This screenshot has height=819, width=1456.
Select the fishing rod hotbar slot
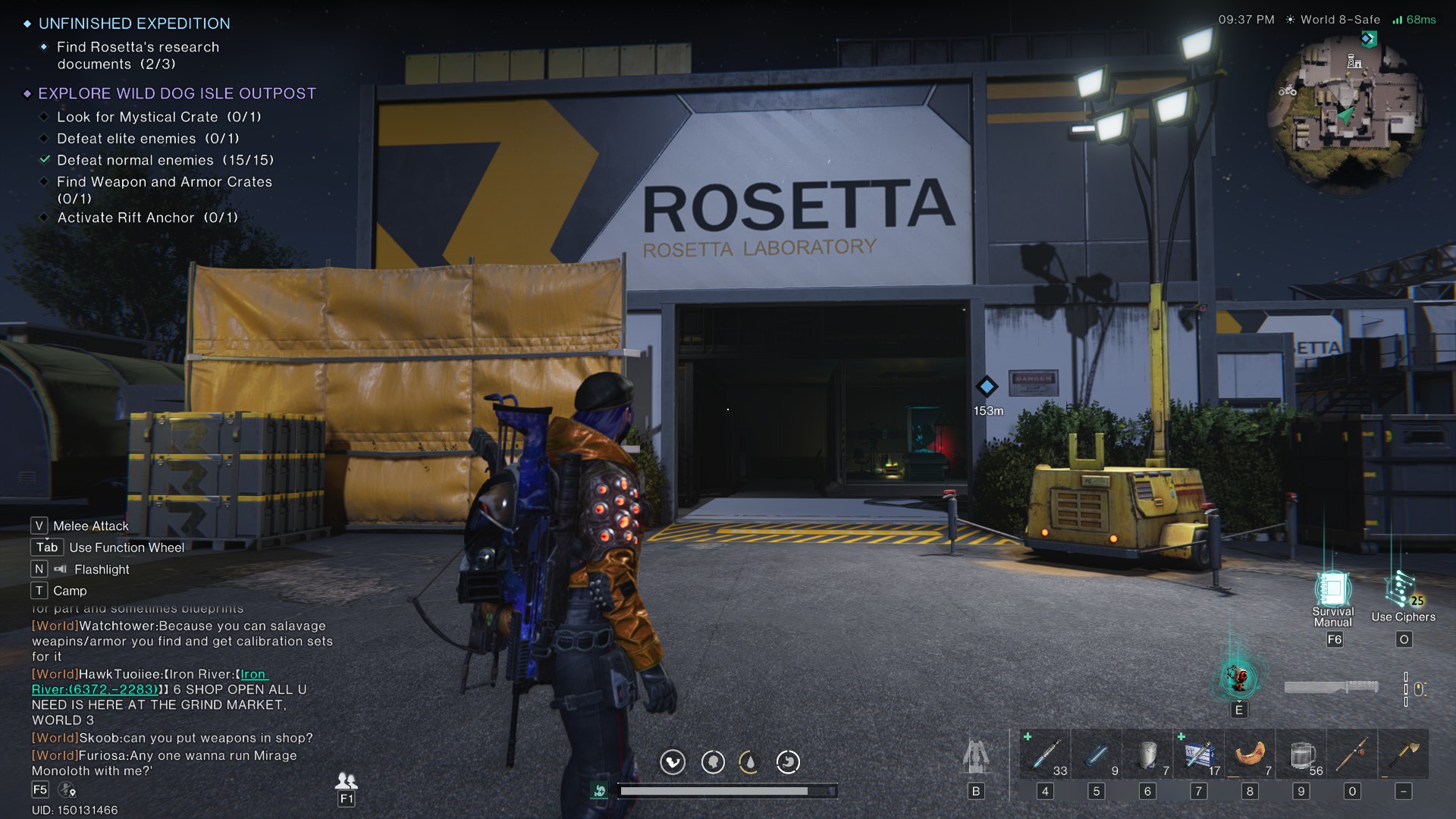click(1352, 755)
